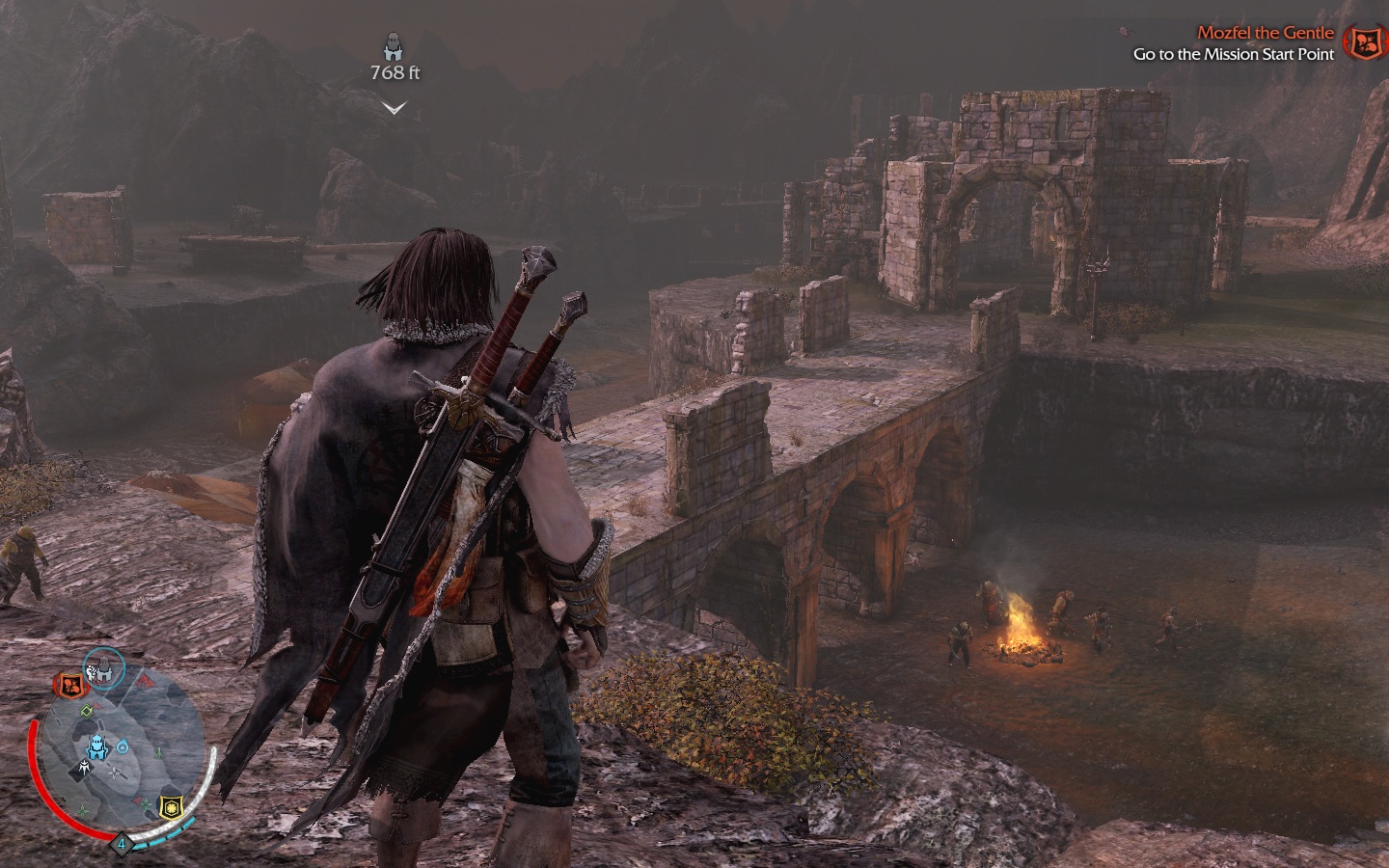
Task: Select the blue forge tower icon on minimap
Action: click(97, 746)
